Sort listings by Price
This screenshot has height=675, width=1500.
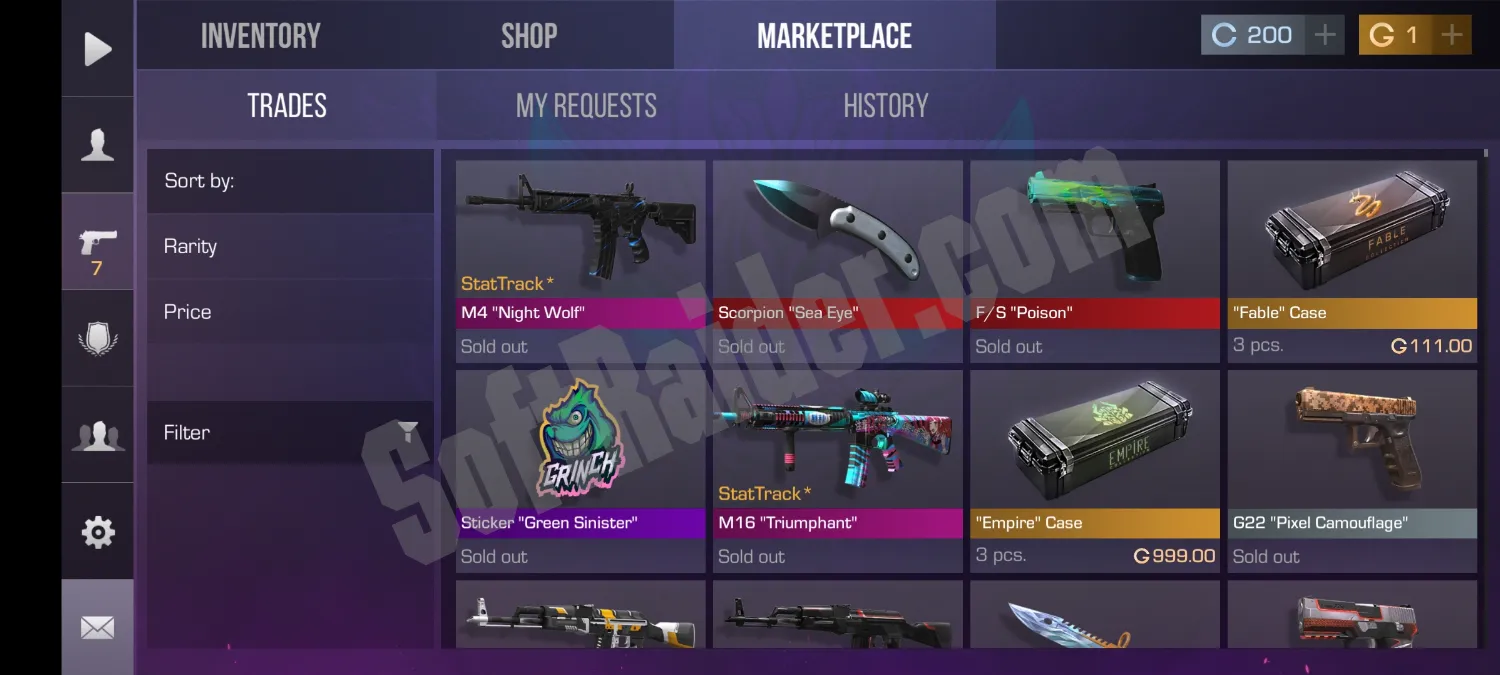[188, 312]
